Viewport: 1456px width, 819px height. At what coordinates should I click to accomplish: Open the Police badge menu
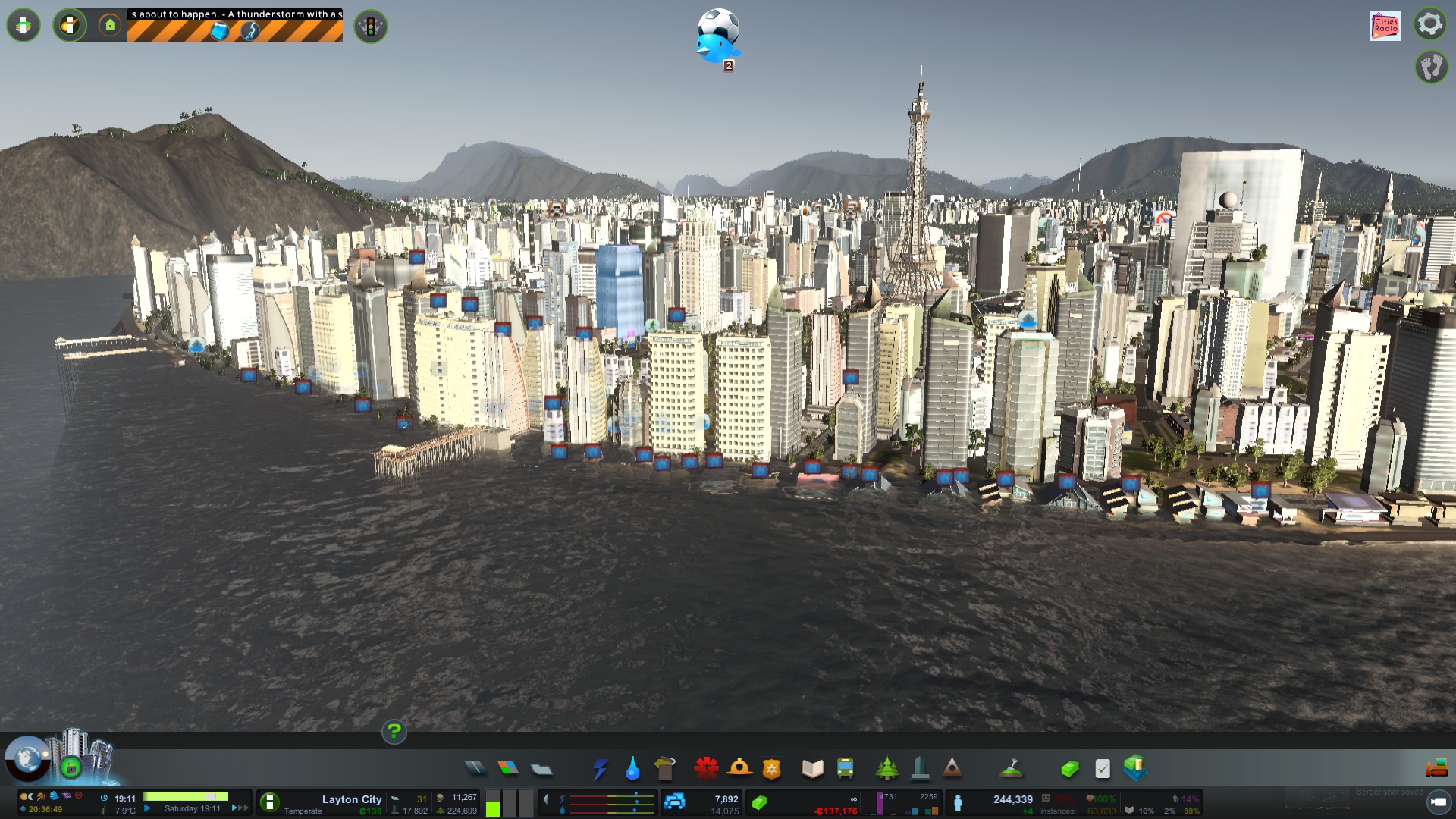(772, 768)
